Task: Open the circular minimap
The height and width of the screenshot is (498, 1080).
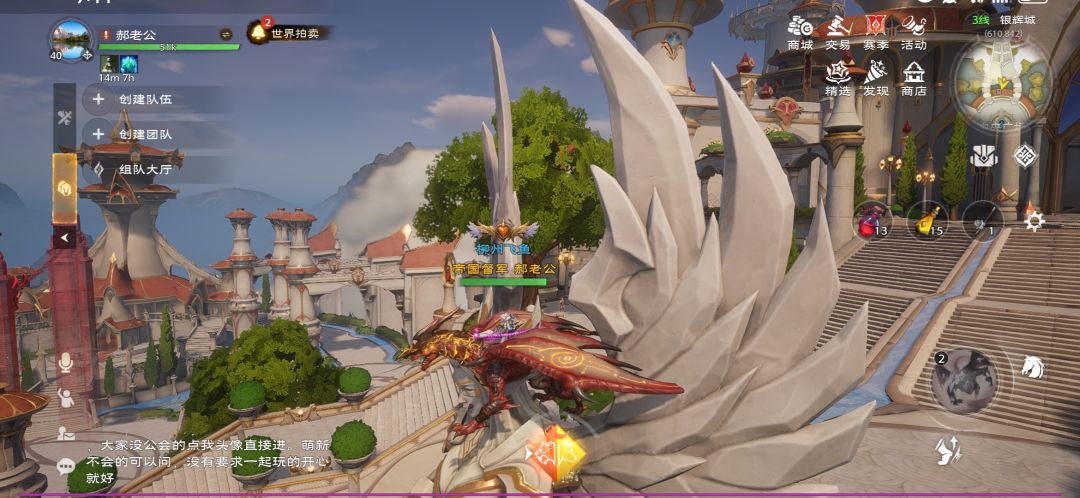Action: point(1001,81)
